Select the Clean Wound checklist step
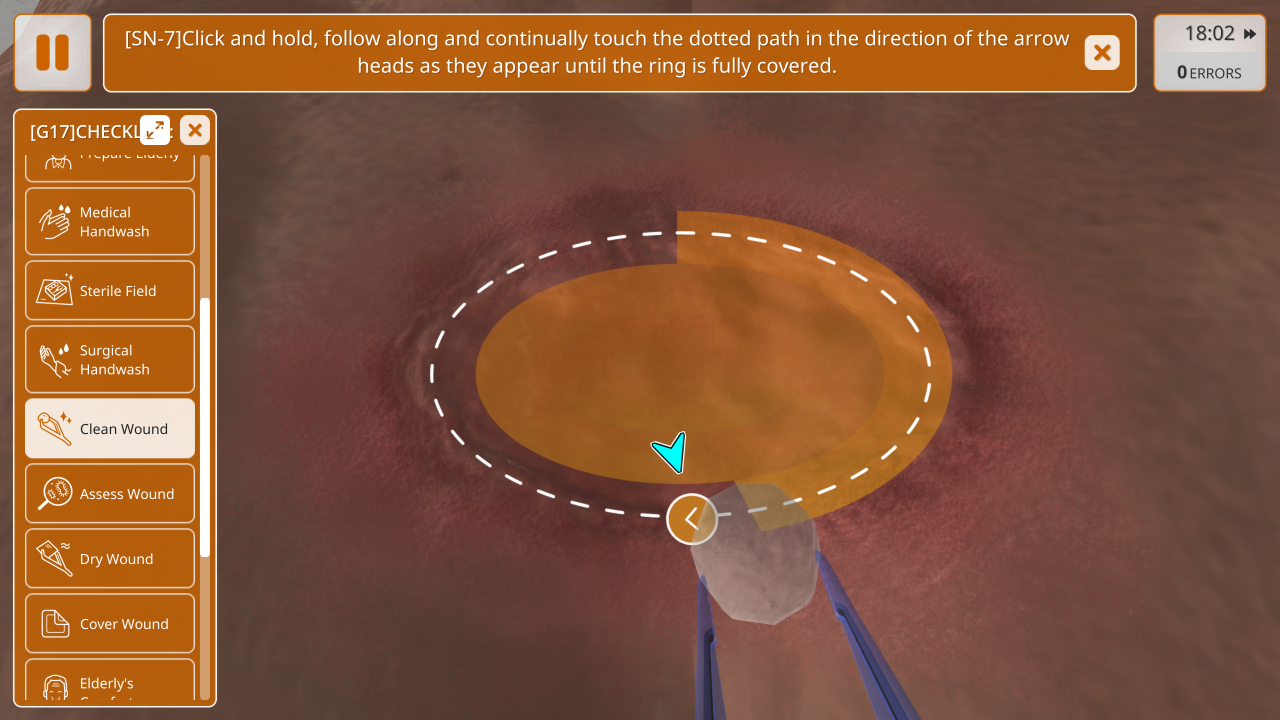 110,429
